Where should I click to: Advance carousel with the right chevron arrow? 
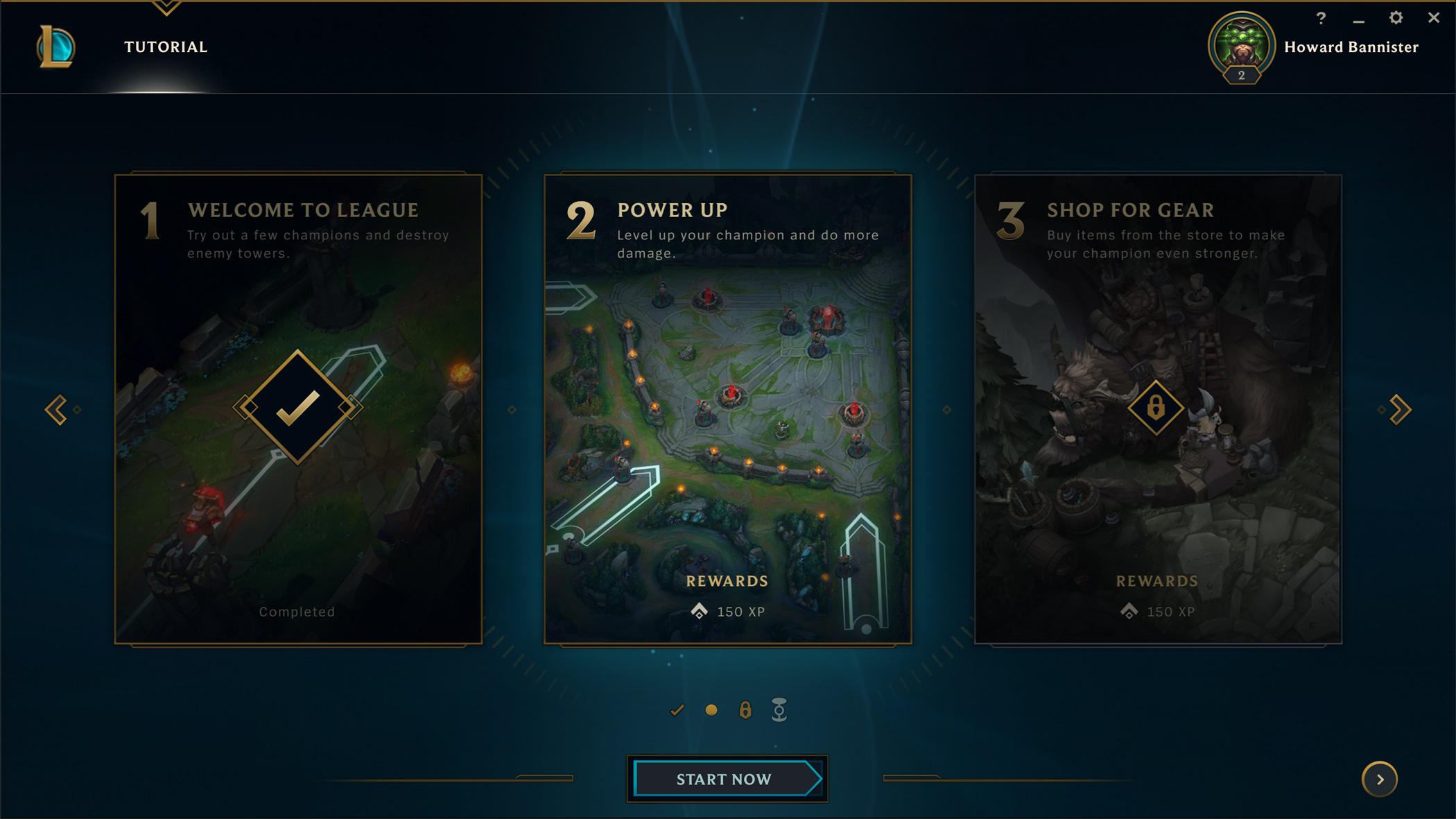[x=1400, y=410]
